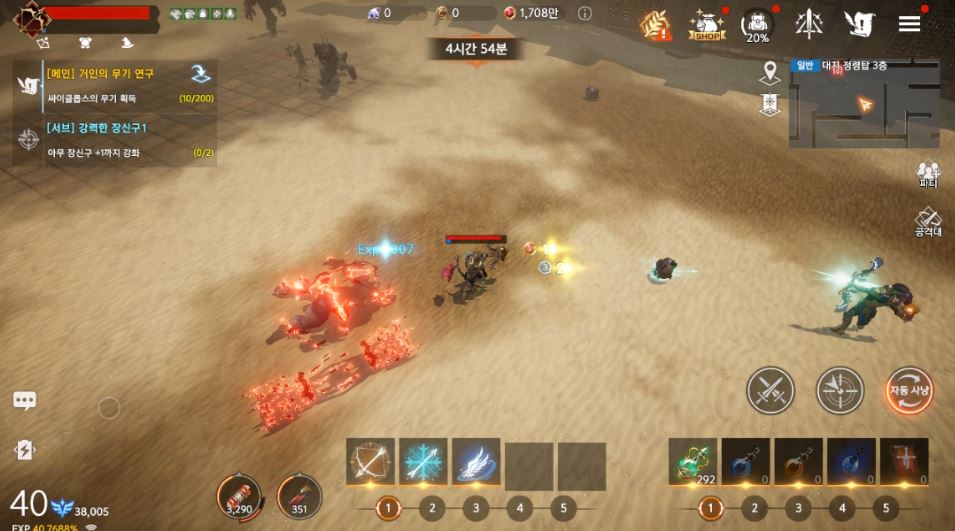Open the 공격대 raid panel

[928, 222]
